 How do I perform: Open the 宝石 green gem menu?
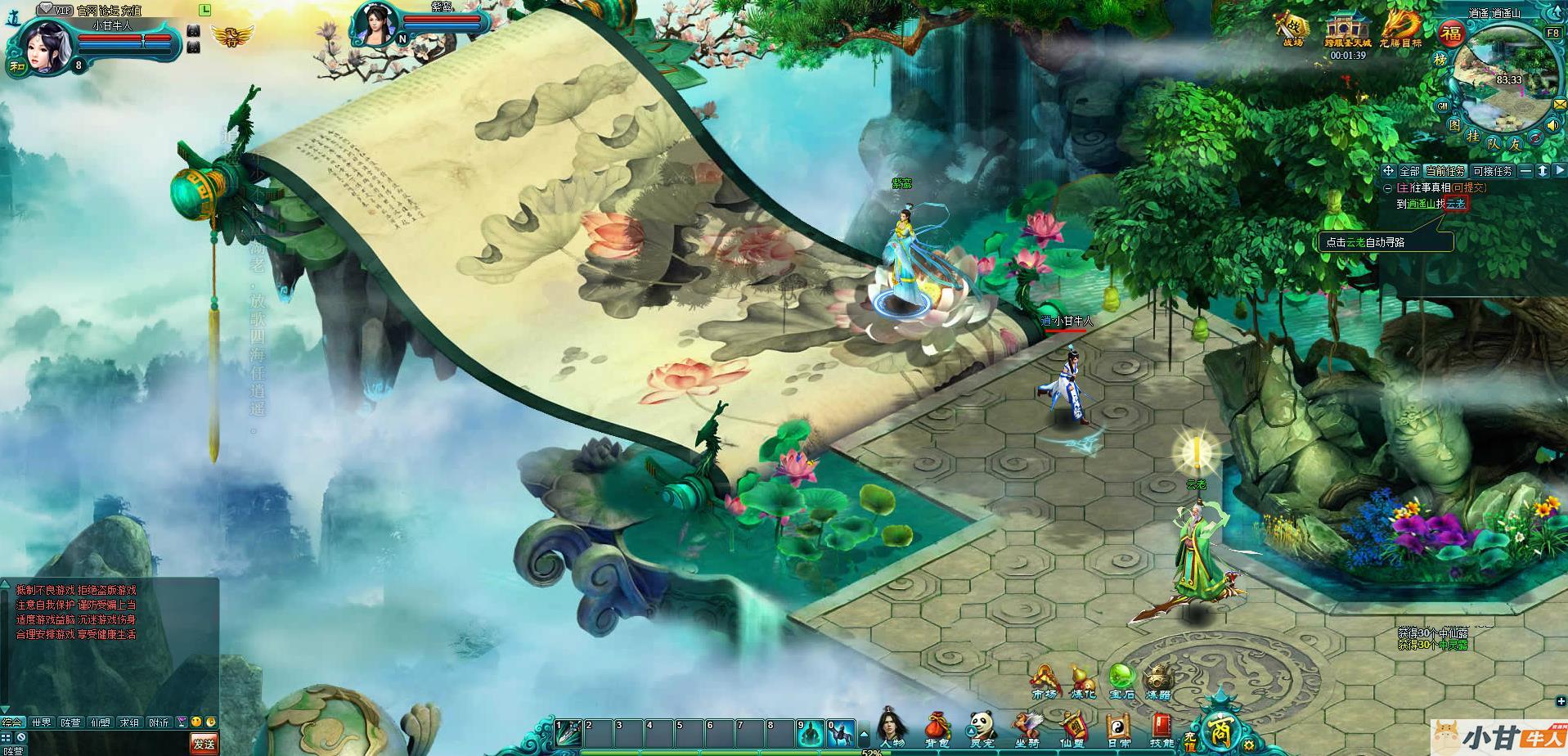[x=1121, y=681]
